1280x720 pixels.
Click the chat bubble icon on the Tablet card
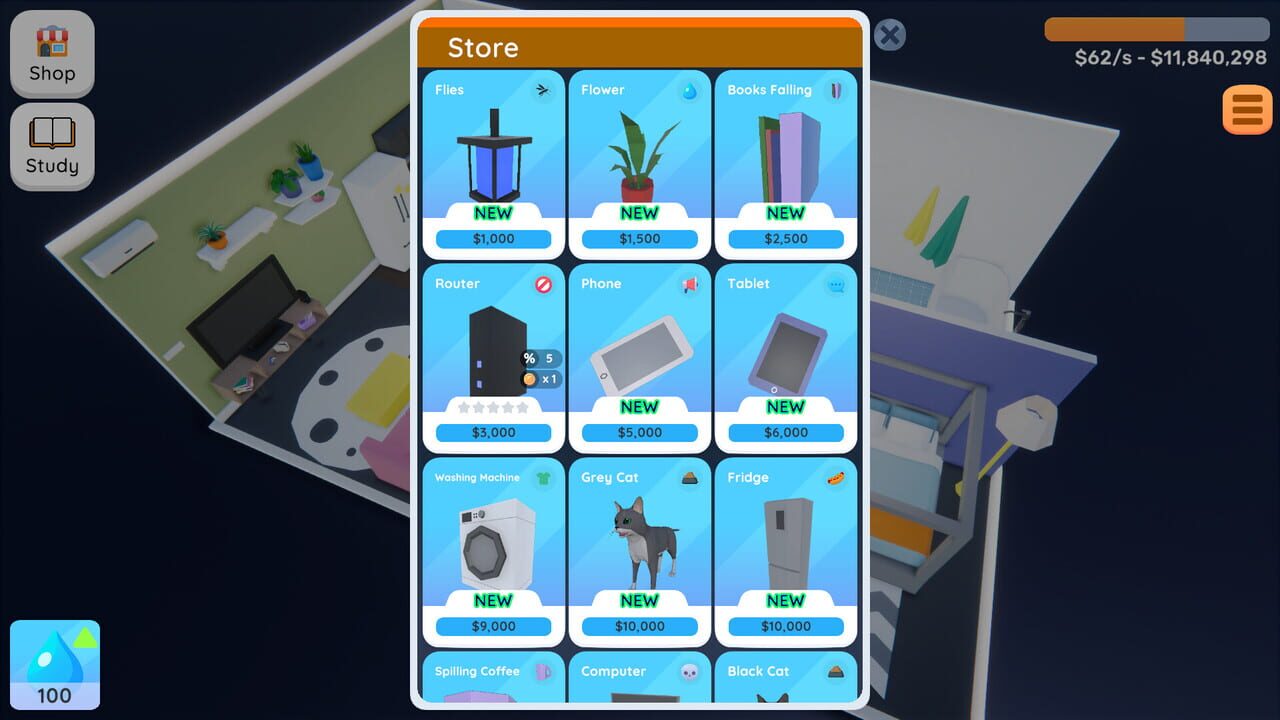point(836,283)
